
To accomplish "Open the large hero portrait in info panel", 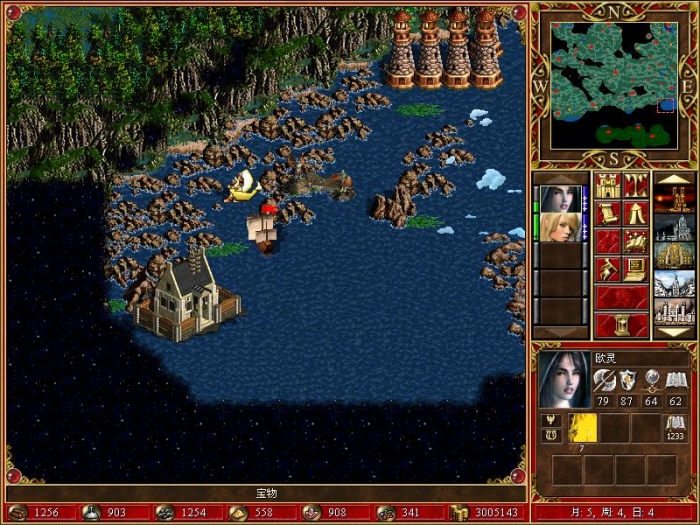I will (563, 379).
